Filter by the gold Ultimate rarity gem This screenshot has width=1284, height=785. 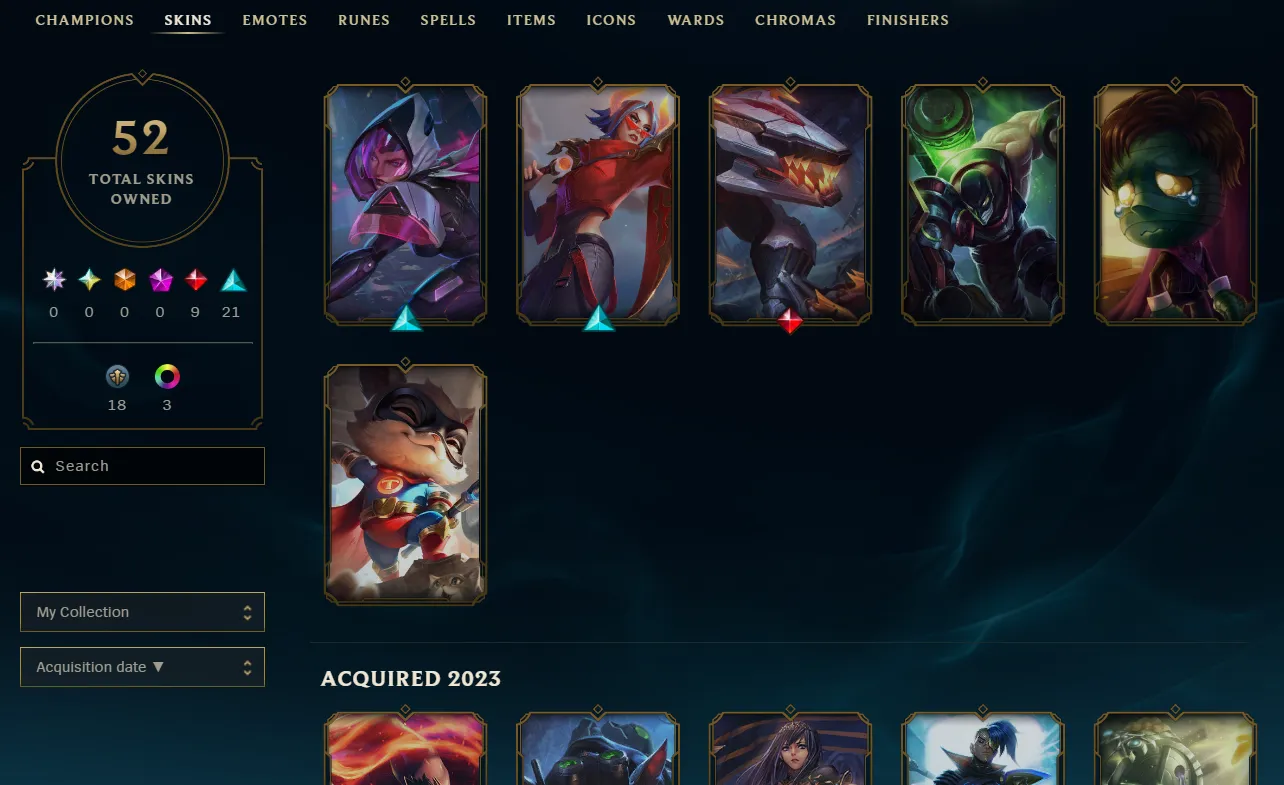(88, 280)
